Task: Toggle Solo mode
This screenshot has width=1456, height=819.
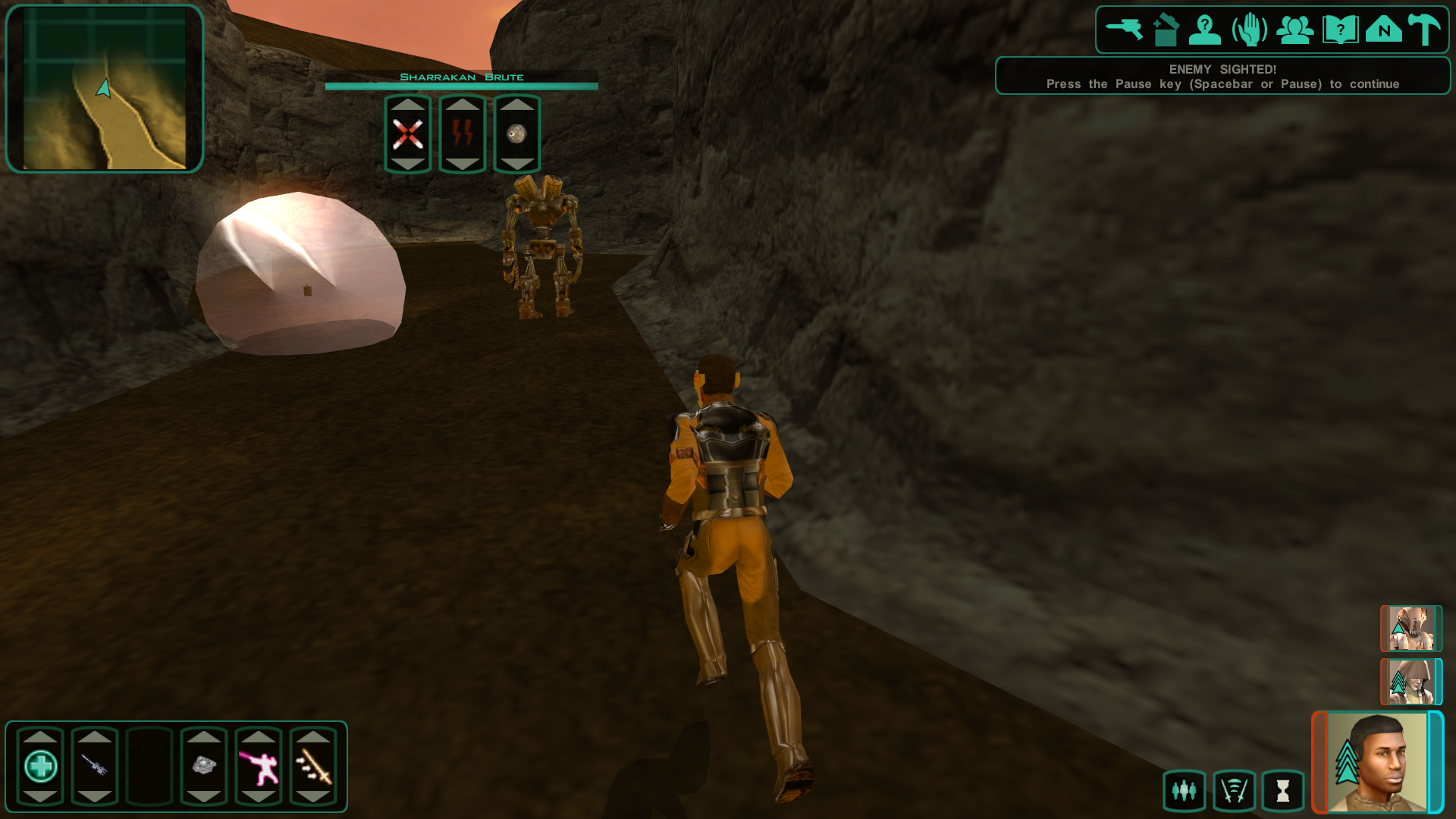Action: 1184,790
